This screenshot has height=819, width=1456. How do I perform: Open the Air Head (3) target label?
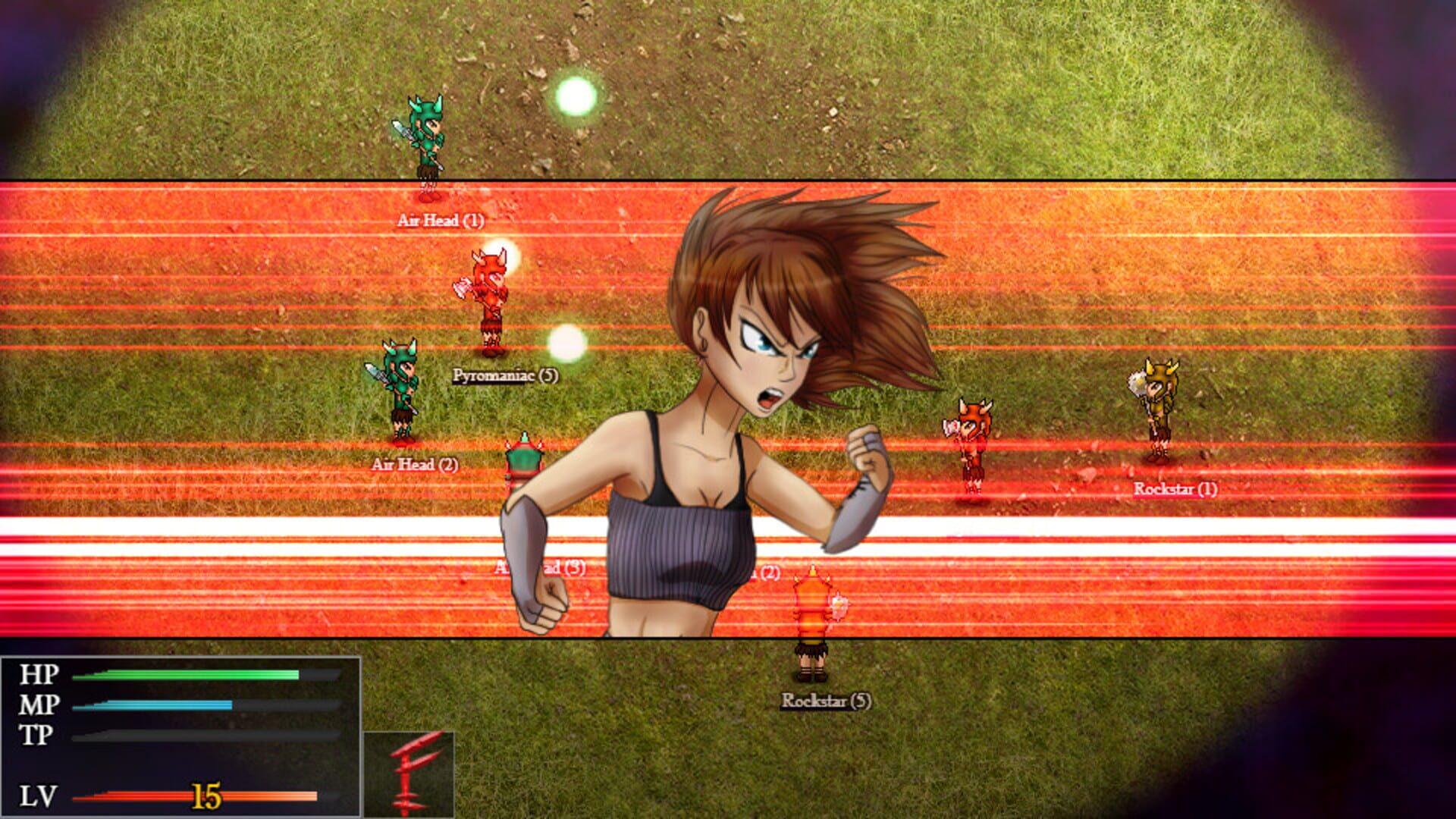(x=540, y=566)
